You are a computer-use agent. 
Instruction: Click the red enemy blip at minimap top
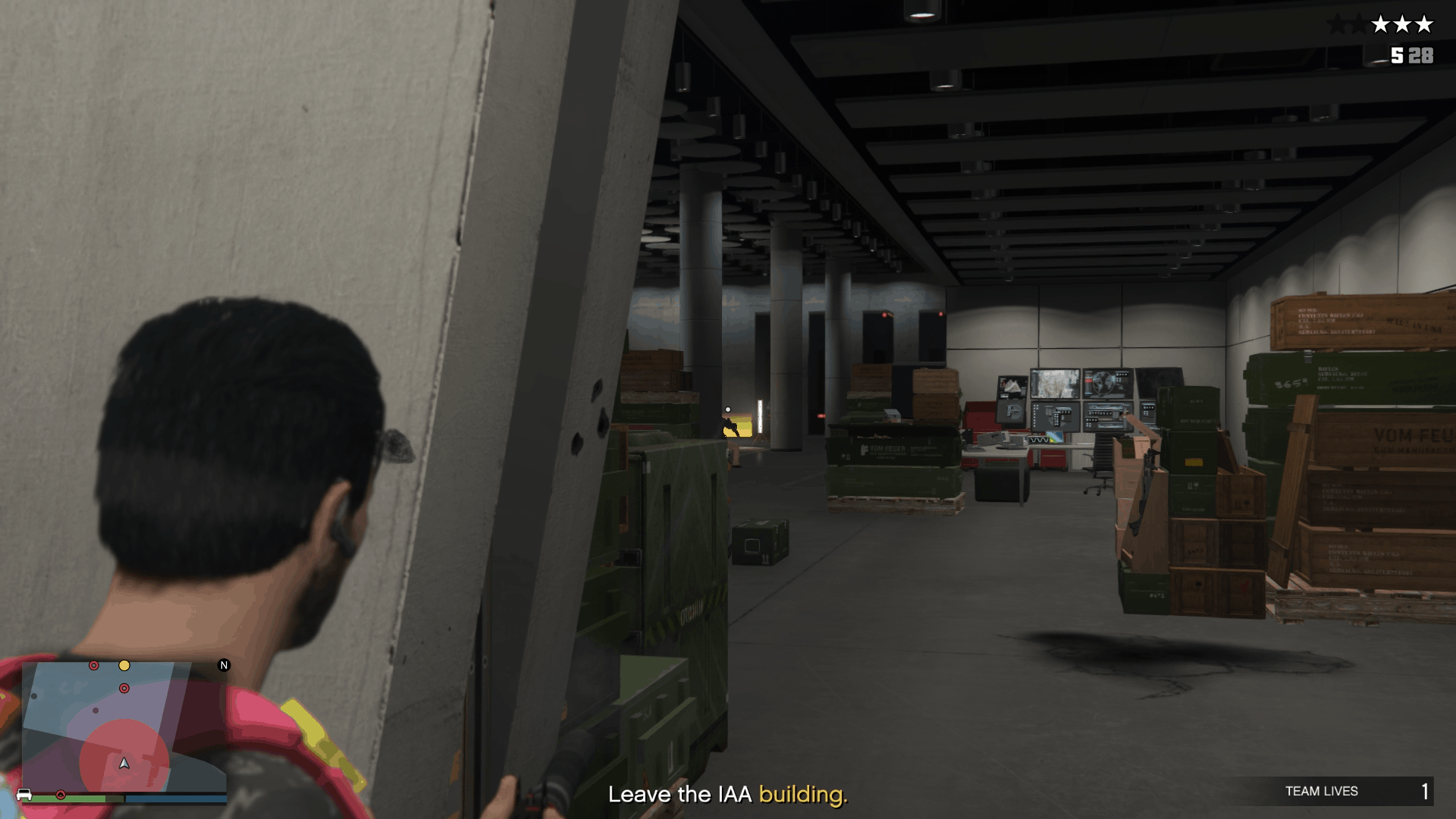click(x=93, y=666)
